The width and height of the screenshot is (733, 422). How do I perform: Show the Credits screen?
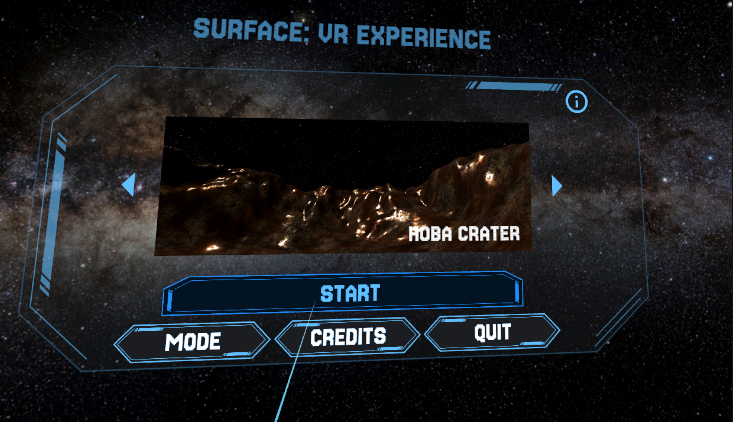[348, 337]
